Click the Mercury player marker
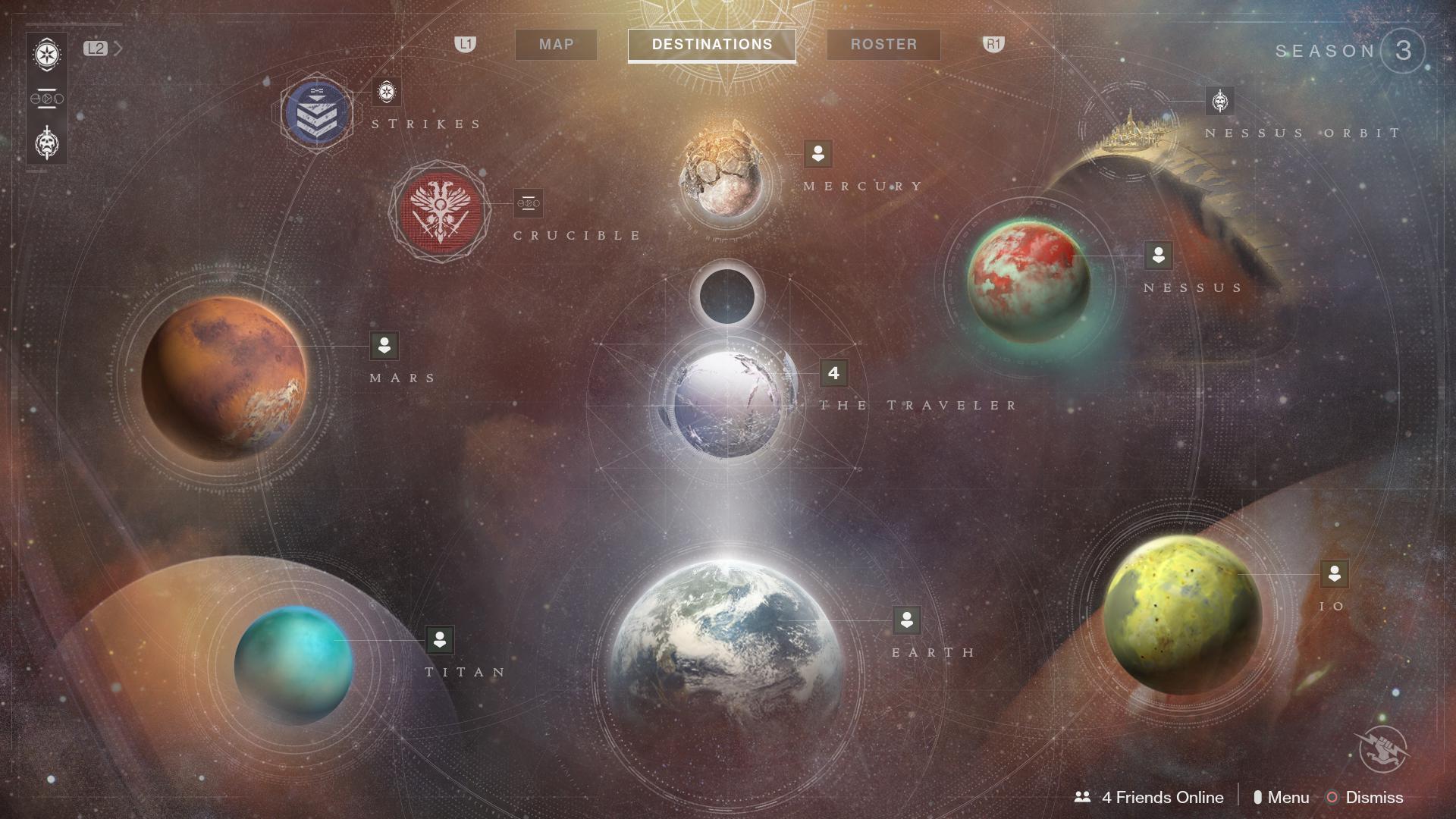 click(x=817, y=154)
